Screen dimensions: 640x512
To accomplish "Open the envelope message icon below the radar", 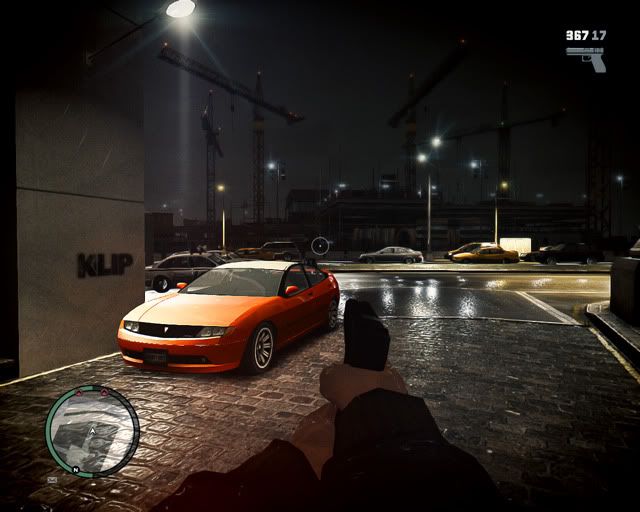I will pos(51,480).
